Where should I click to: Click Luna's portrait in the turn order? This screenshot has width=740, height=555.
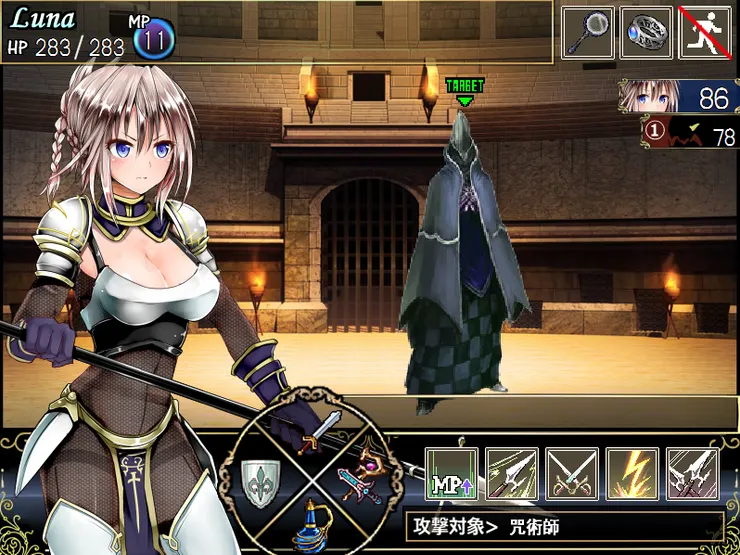click(x=680, y=97)
